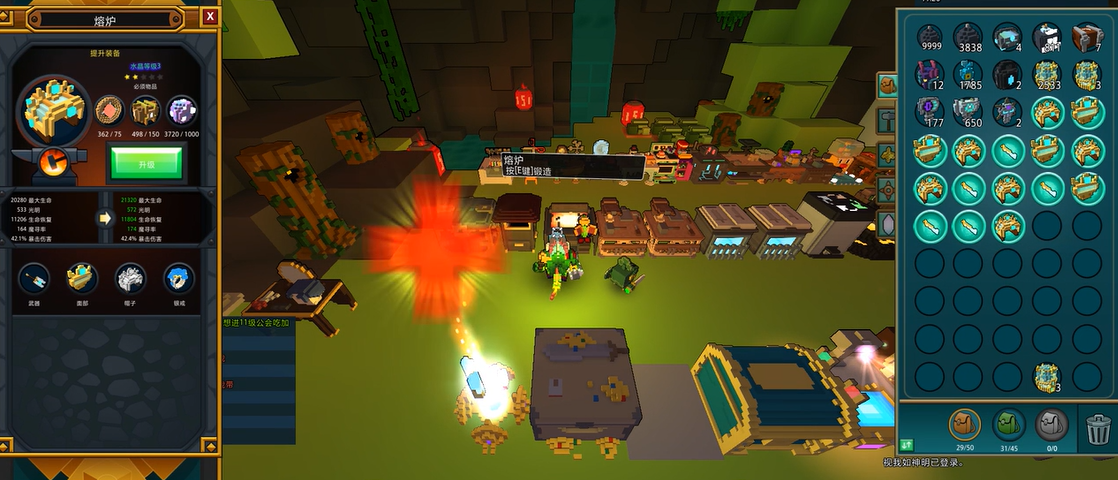Switch to the hammer inventory side tab
Screen dimensions: 1118x480
[887, 121]
